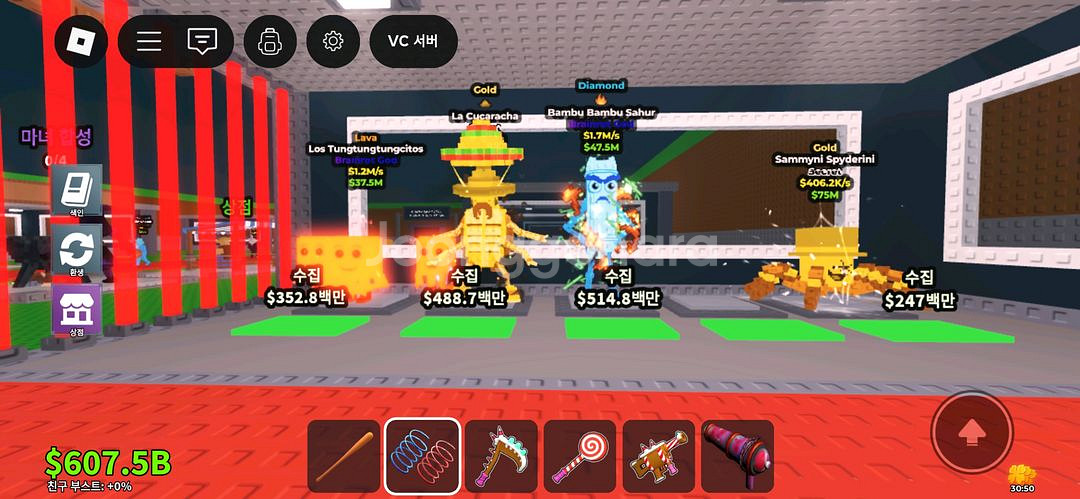Open the 색인 book index
The width and height of the screenshot is (1080, 499).
(x=77, y=192)
